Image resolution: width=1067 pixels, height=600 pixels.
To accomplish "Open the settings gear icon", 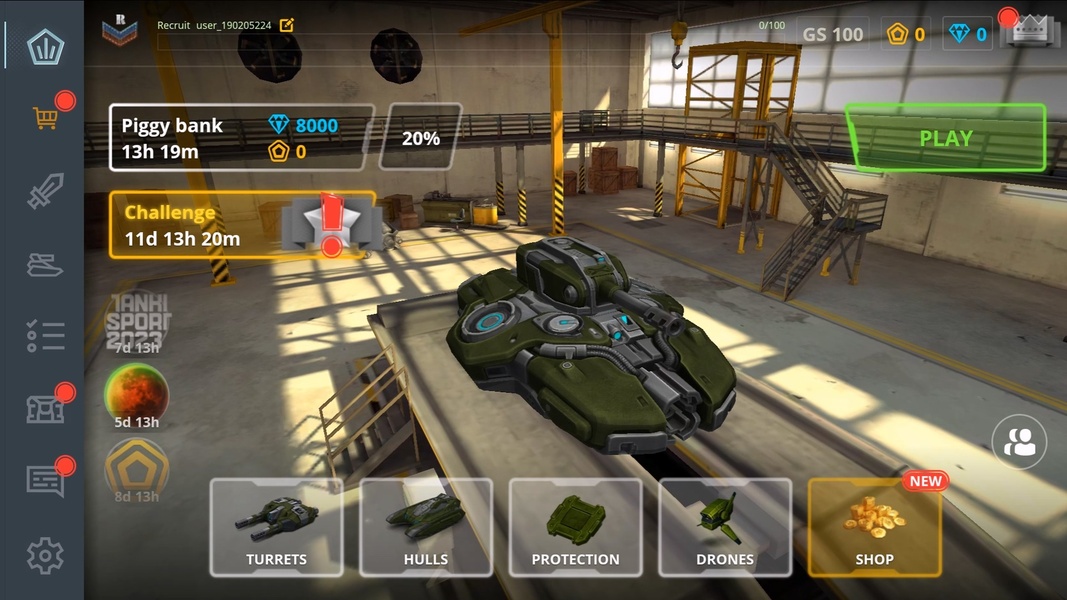I will (45, 555).
